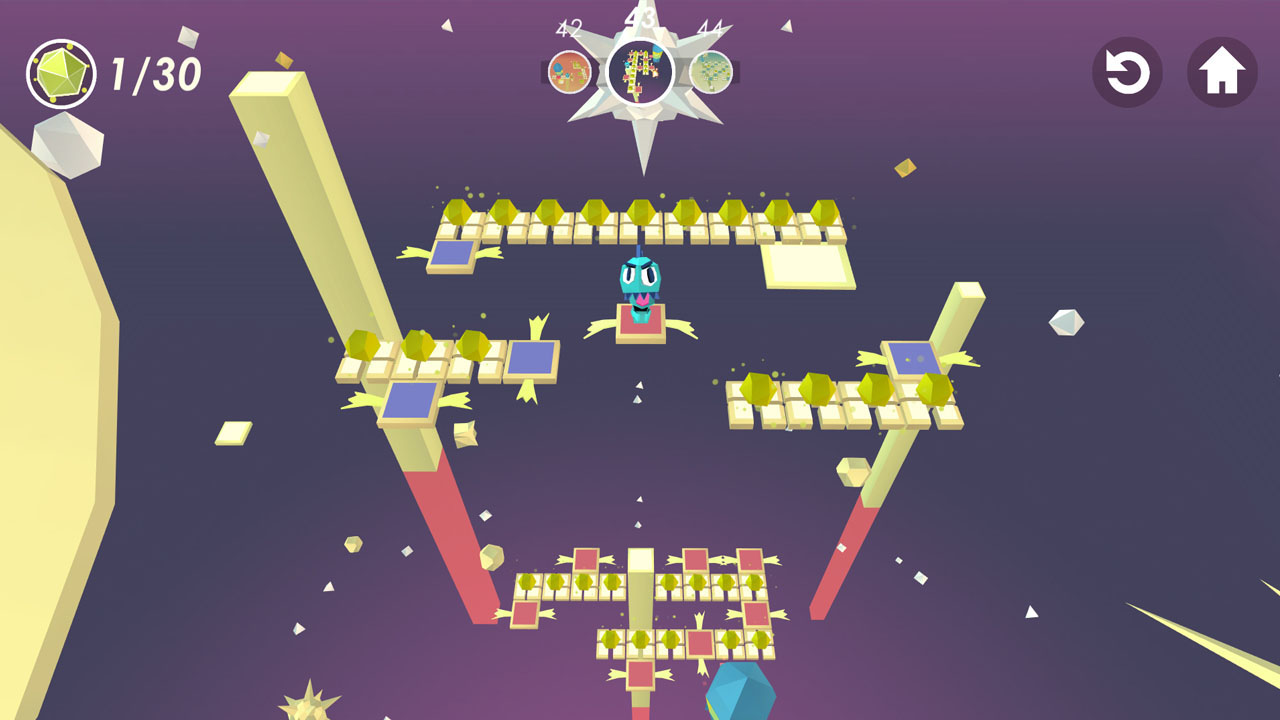Click the 1/30 progress text
1280x720 pixels.
[155, 71]
